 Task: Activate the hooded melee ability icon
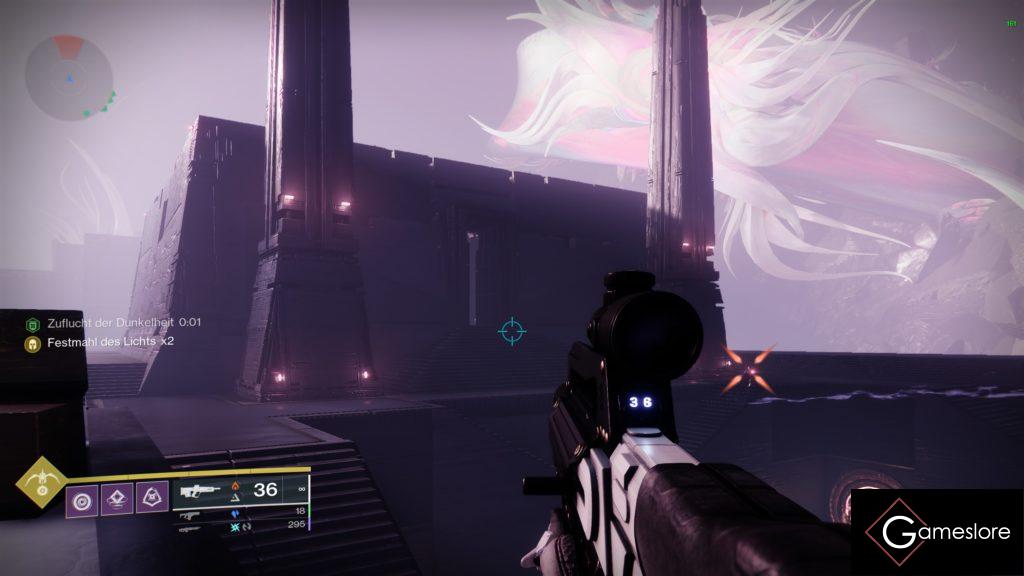[x=151, y=497]
